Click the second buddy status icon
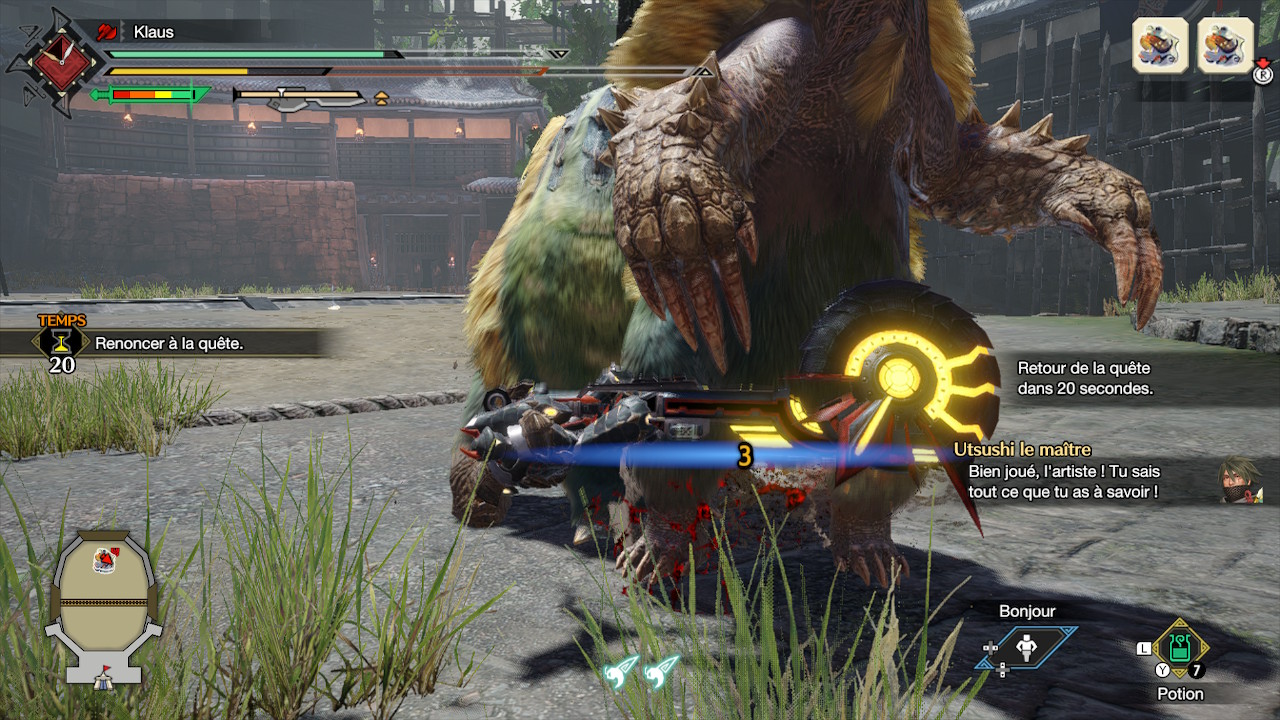 pyautogui.click(x=1225, y=45)
